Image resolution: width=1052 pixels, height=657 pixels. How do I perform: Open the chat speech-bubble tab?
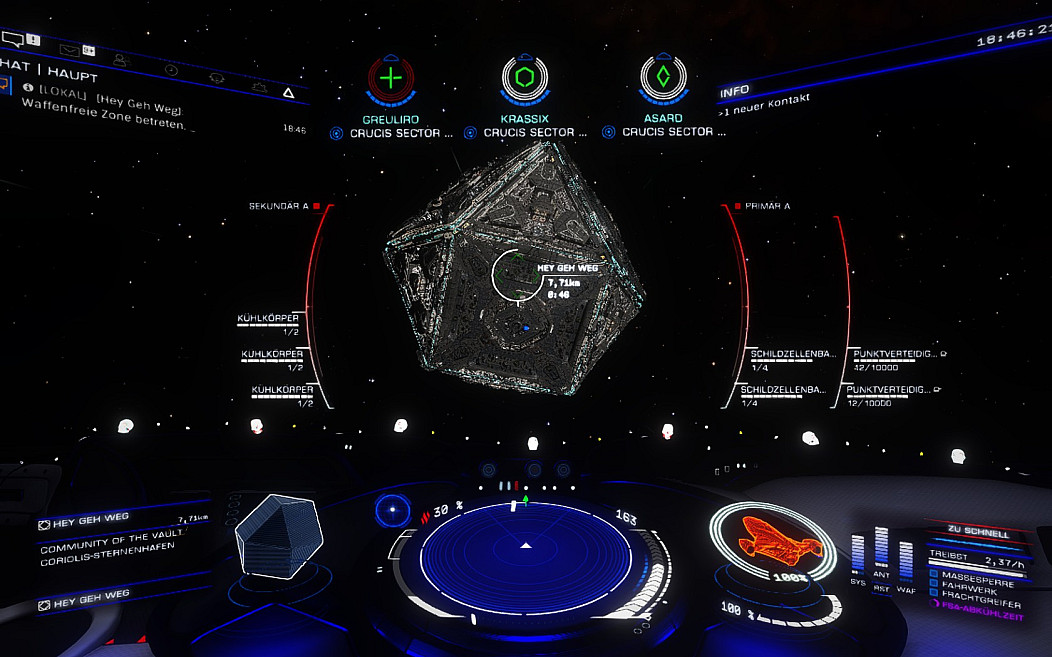[x=13, y=40]
